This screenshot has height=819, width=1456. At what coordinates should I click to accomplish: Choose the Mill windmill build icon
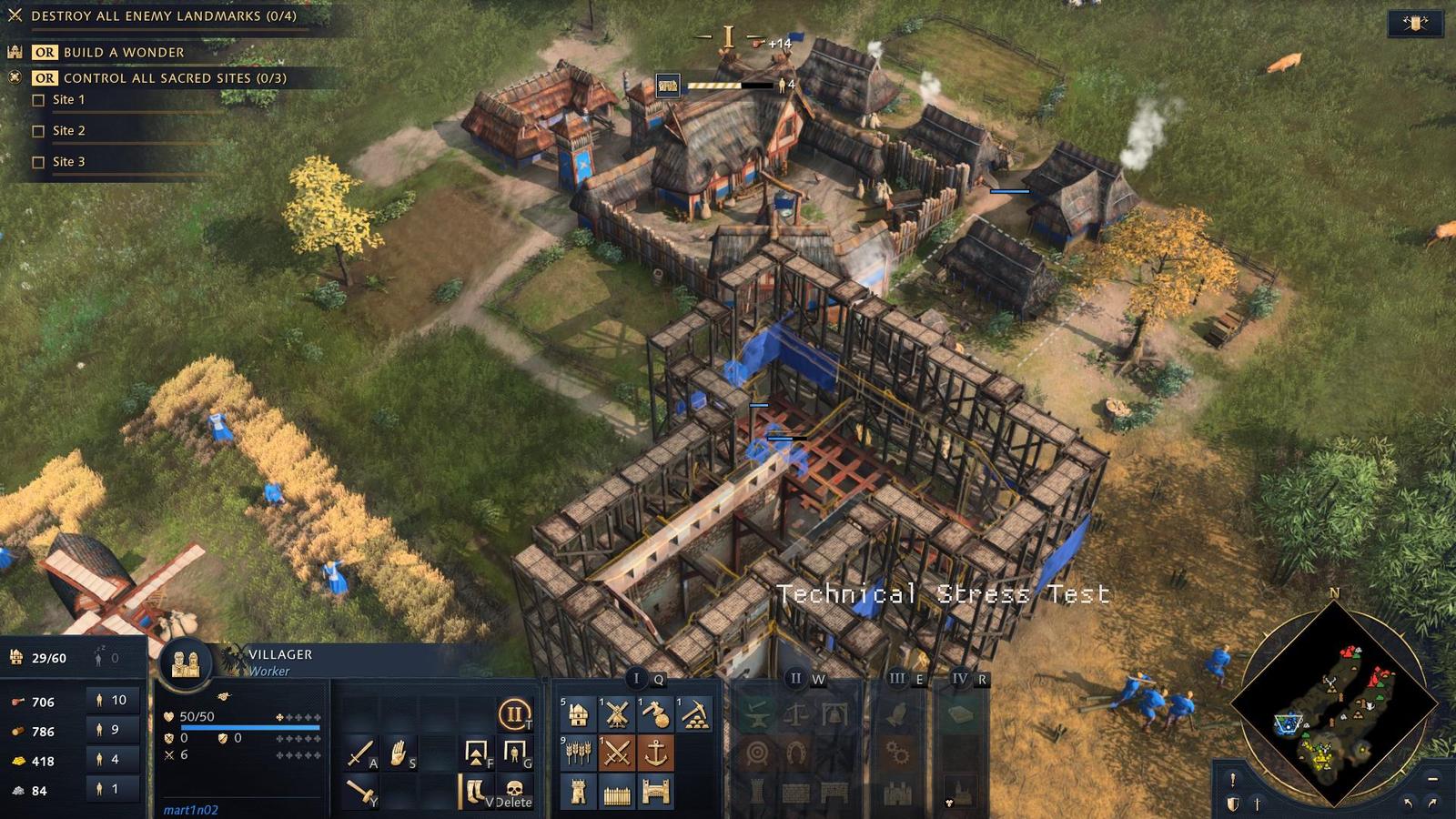617,715
